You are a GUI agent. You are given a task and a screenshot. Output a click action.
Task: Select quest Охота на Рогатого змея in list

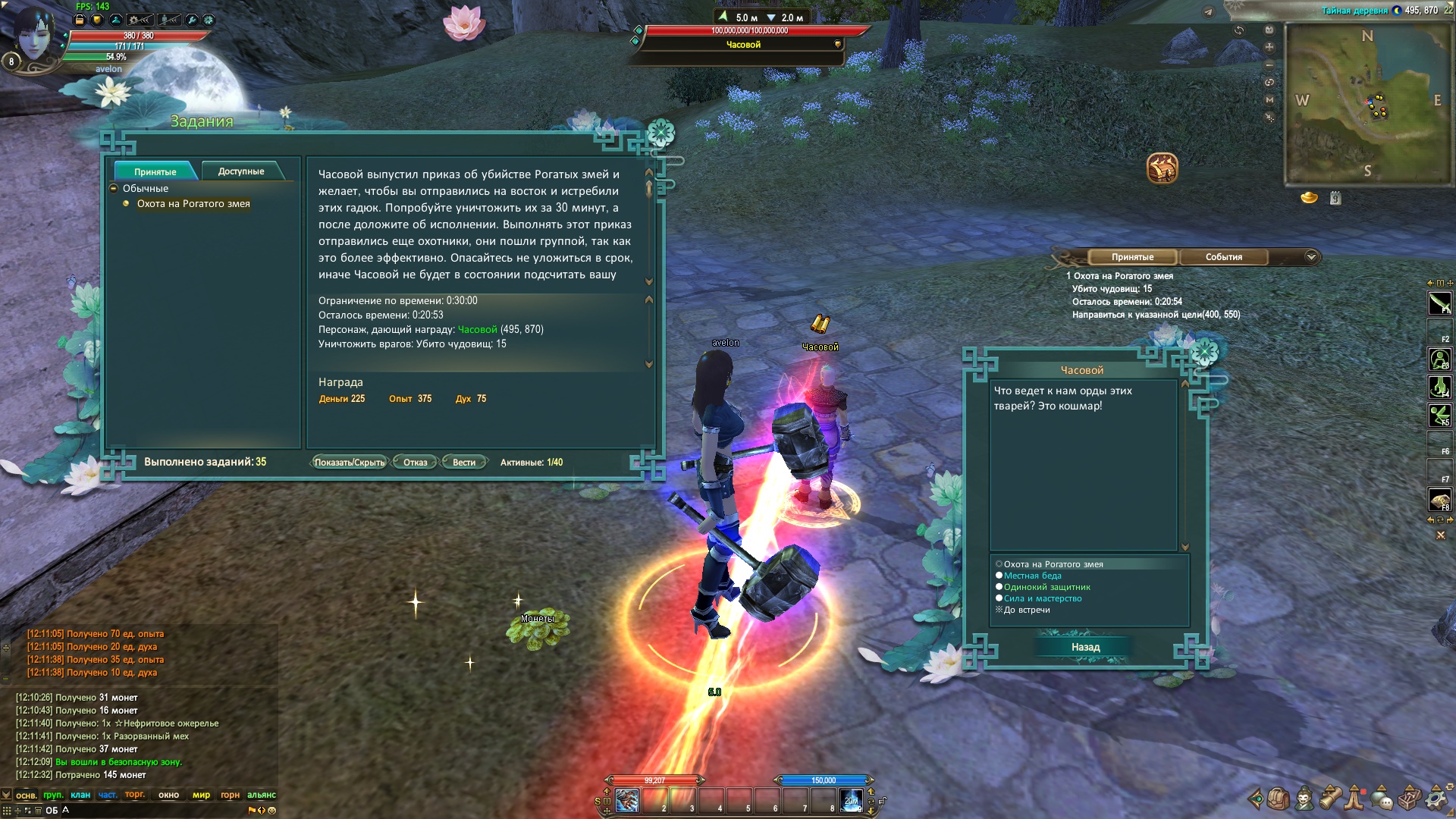(x=193, y=204)
